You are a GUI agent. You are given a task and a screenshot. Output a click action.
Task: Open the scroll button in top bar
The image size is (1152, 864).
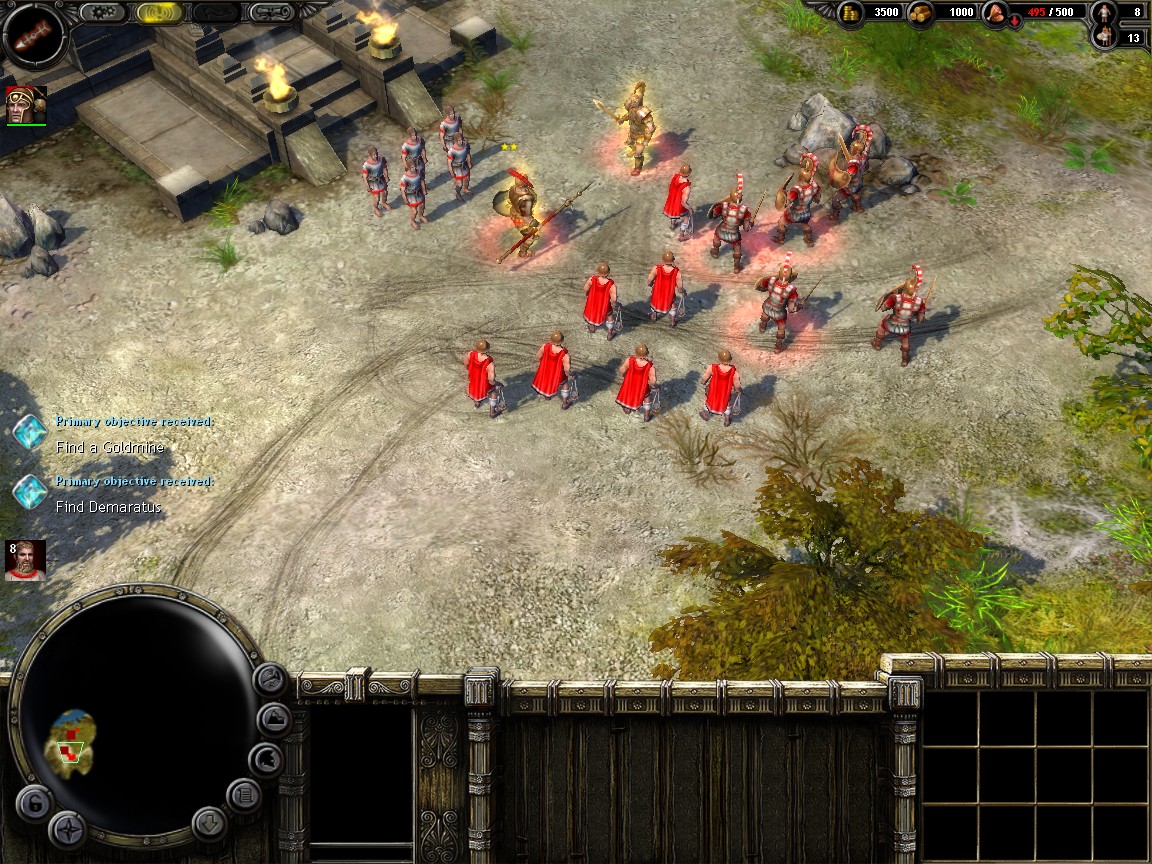pos(272,13)
